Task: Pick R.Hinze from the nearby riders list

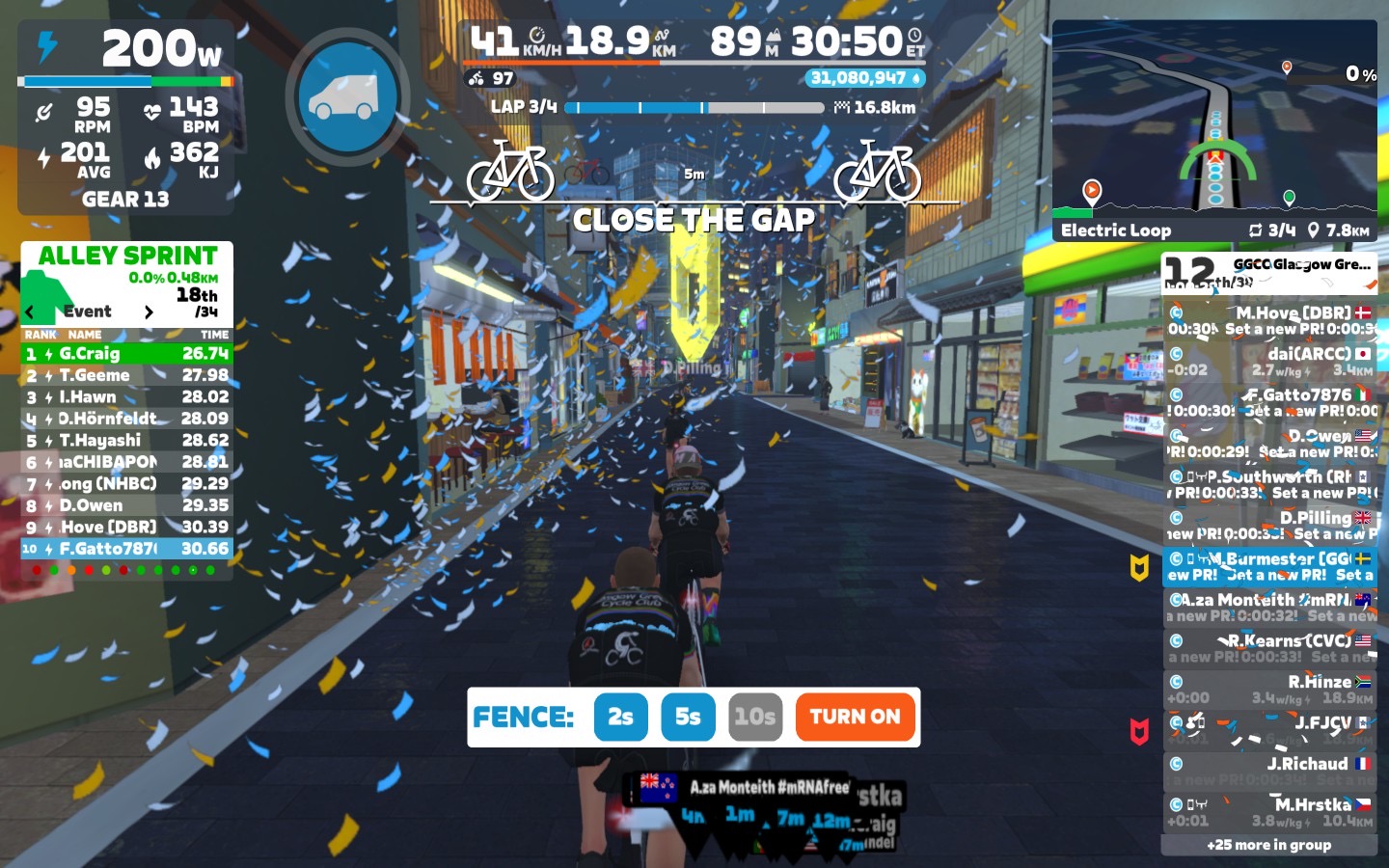Action: click(x=1269, y=689)
